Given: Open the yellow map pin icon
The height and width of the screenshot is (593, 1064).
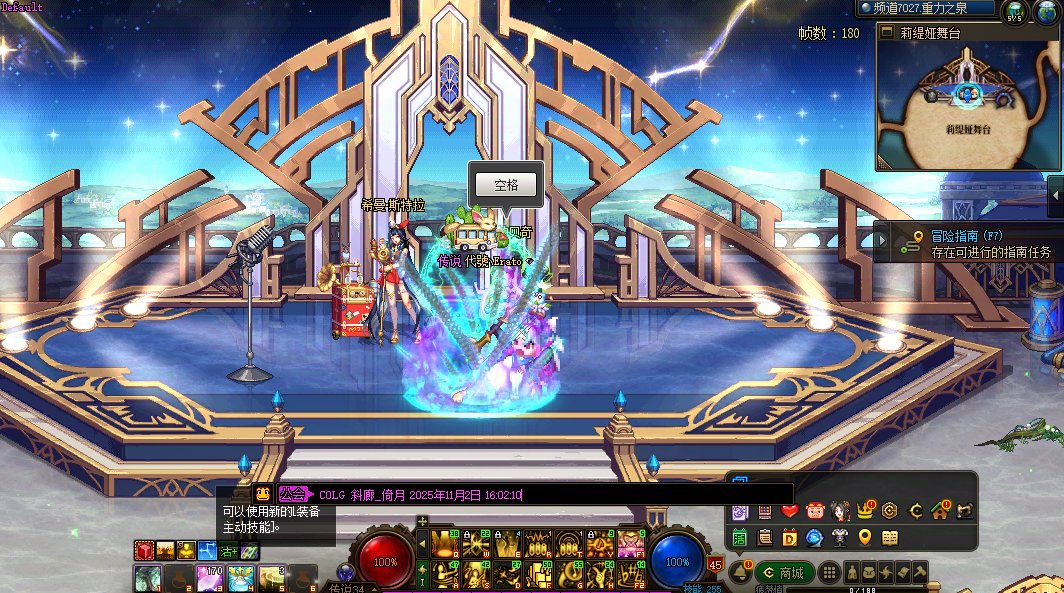Looking at the screenshot, I should [x=865, y=537].
